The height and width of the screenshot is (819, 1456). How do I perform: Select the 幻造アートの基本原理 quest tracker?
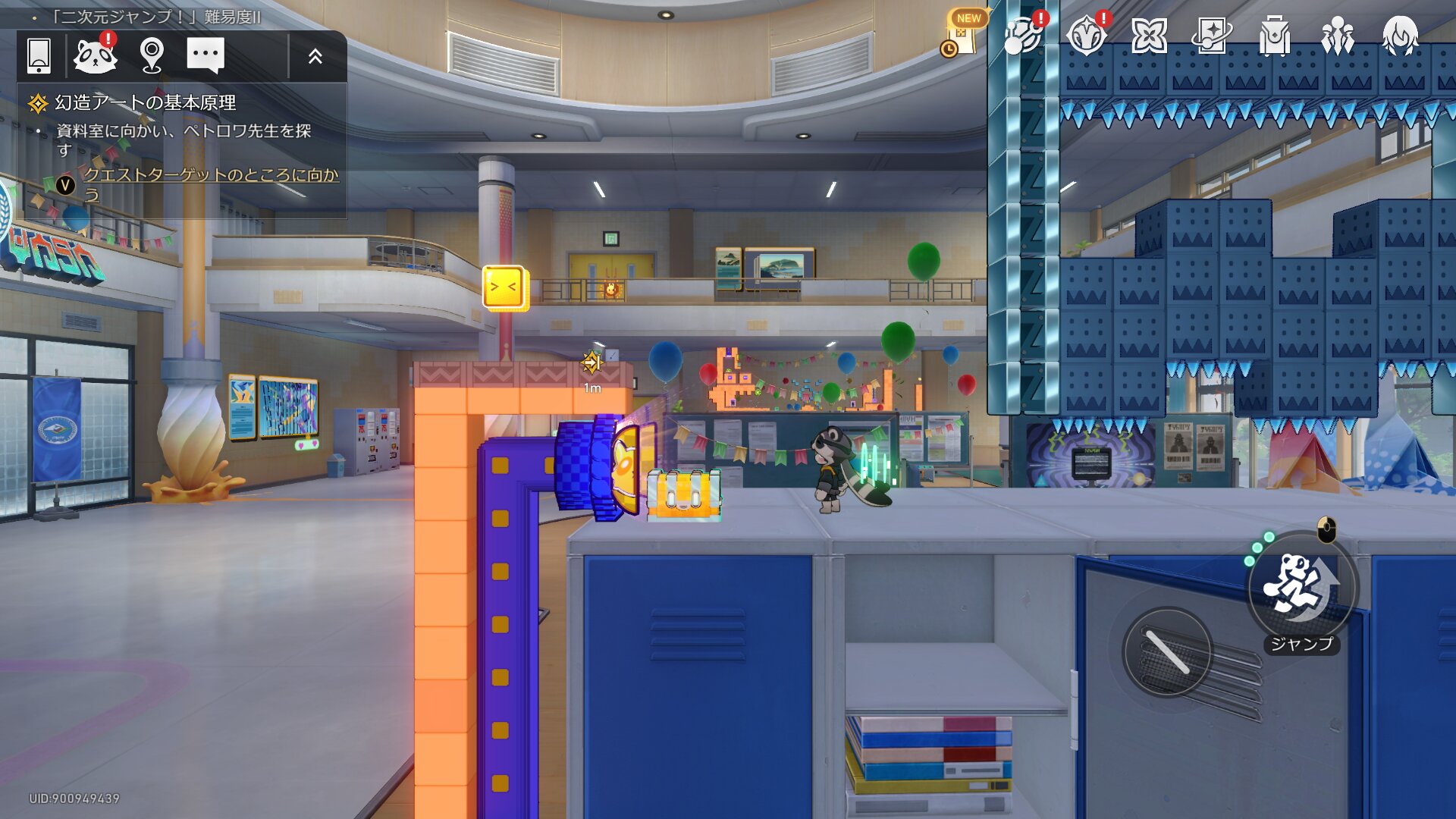click(x=145, y=102)
